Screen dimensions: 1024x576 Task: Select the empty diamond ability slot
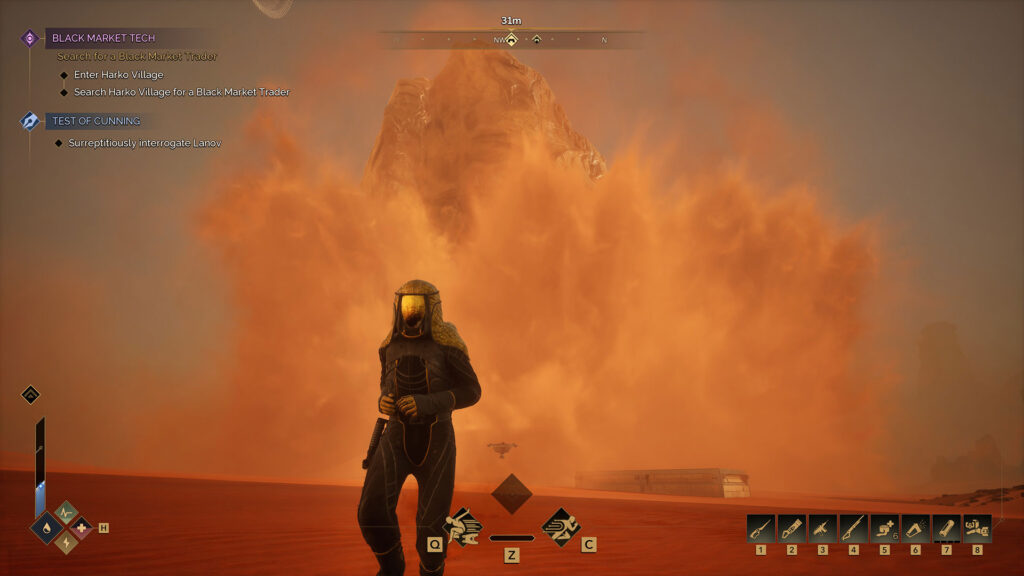[x=511, y=494]
